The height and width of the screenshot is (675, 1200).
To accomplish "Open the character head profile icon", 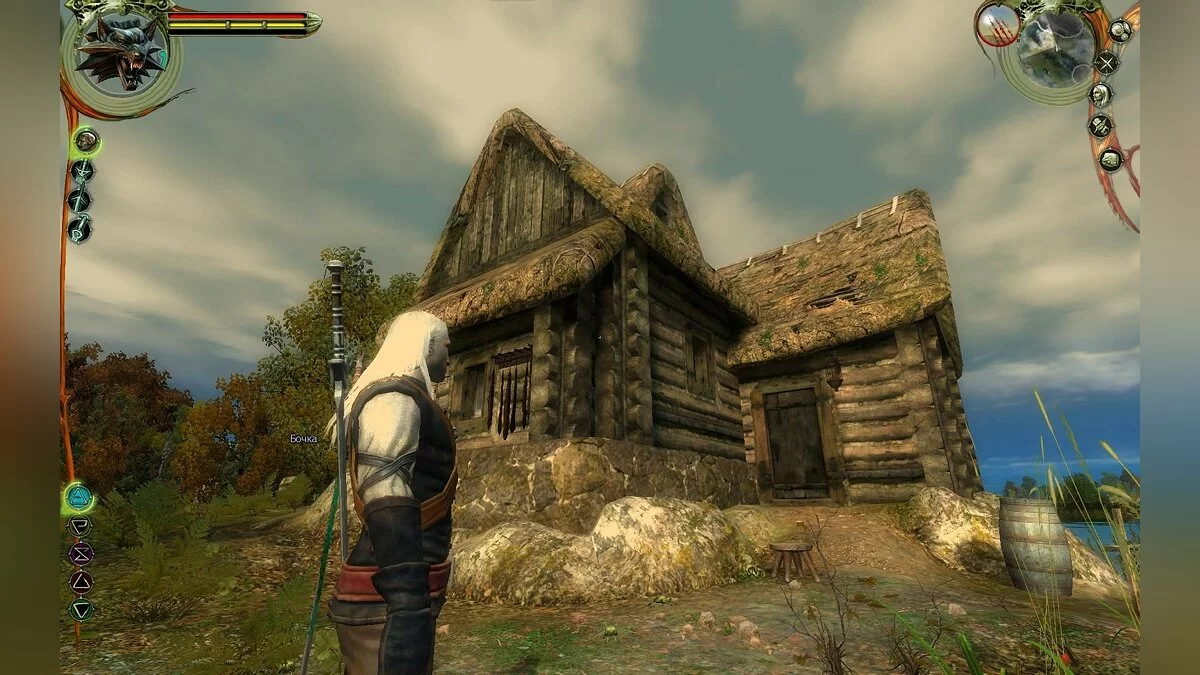I will point(1100,95).
